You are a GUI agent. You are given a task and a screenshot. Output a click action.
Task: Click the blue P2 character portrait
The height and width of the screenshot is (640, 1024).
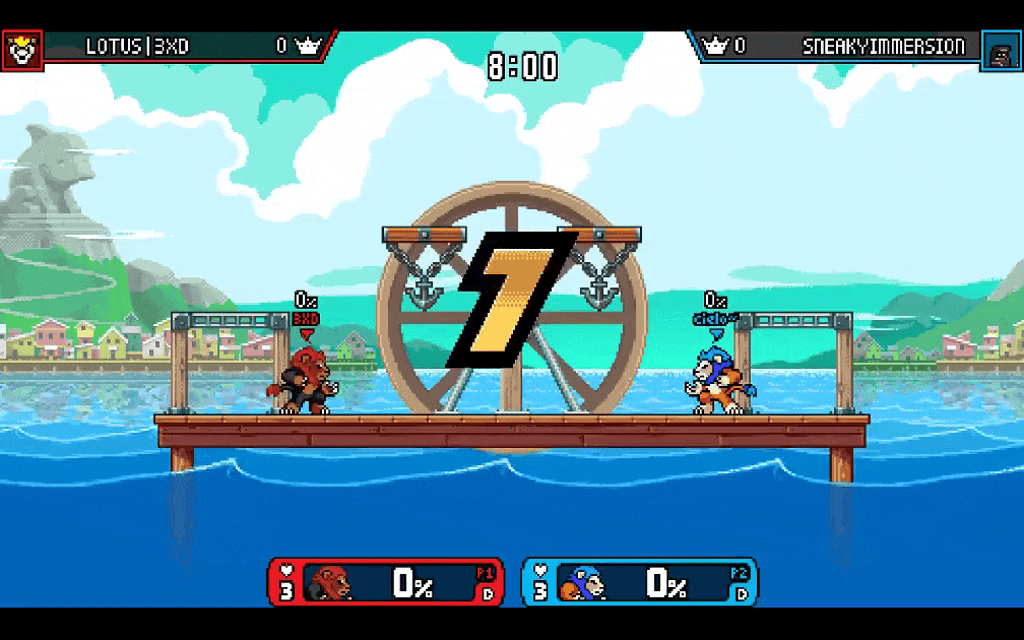coord(583,582)
